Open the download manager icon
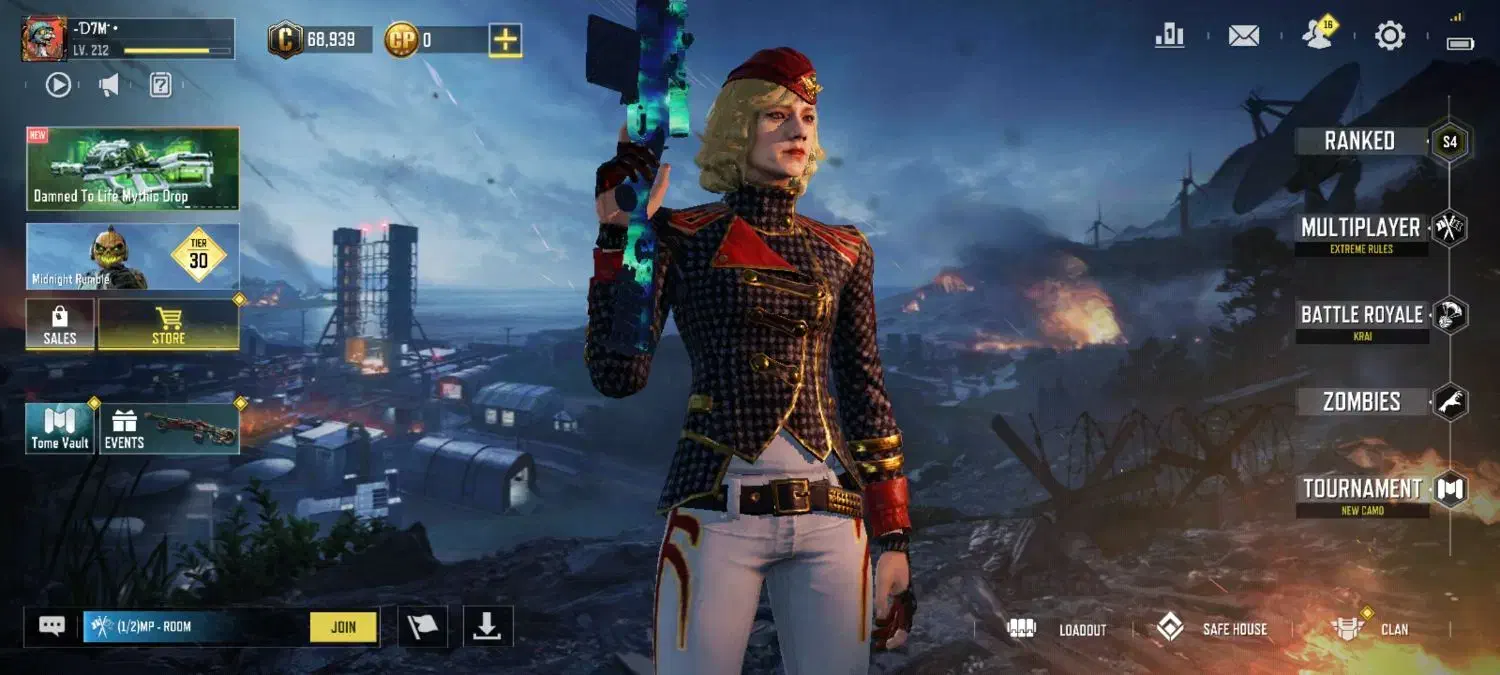The height and width of the screenshot is (675, 1500). pyautogui.click(x=487, y=627)
